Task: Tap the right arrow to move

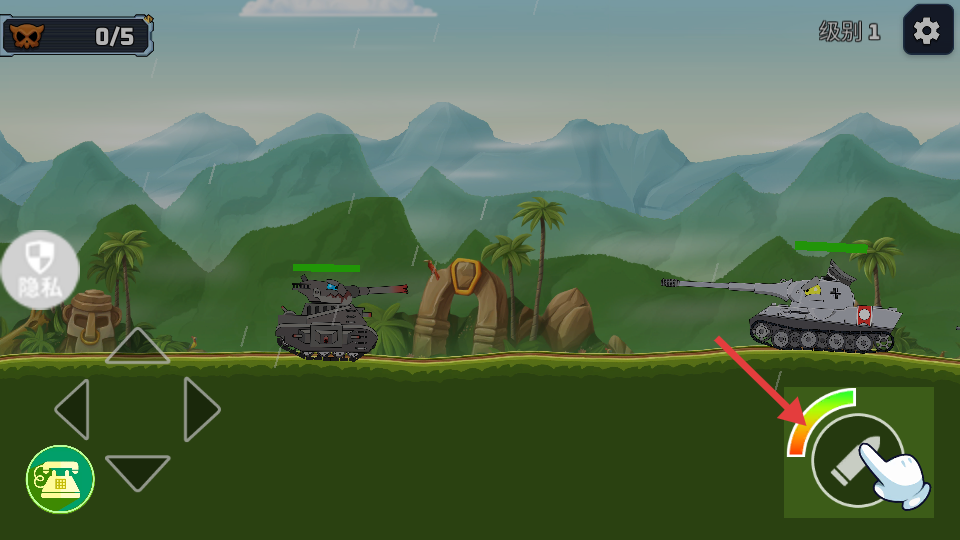Action: [201, 409]
